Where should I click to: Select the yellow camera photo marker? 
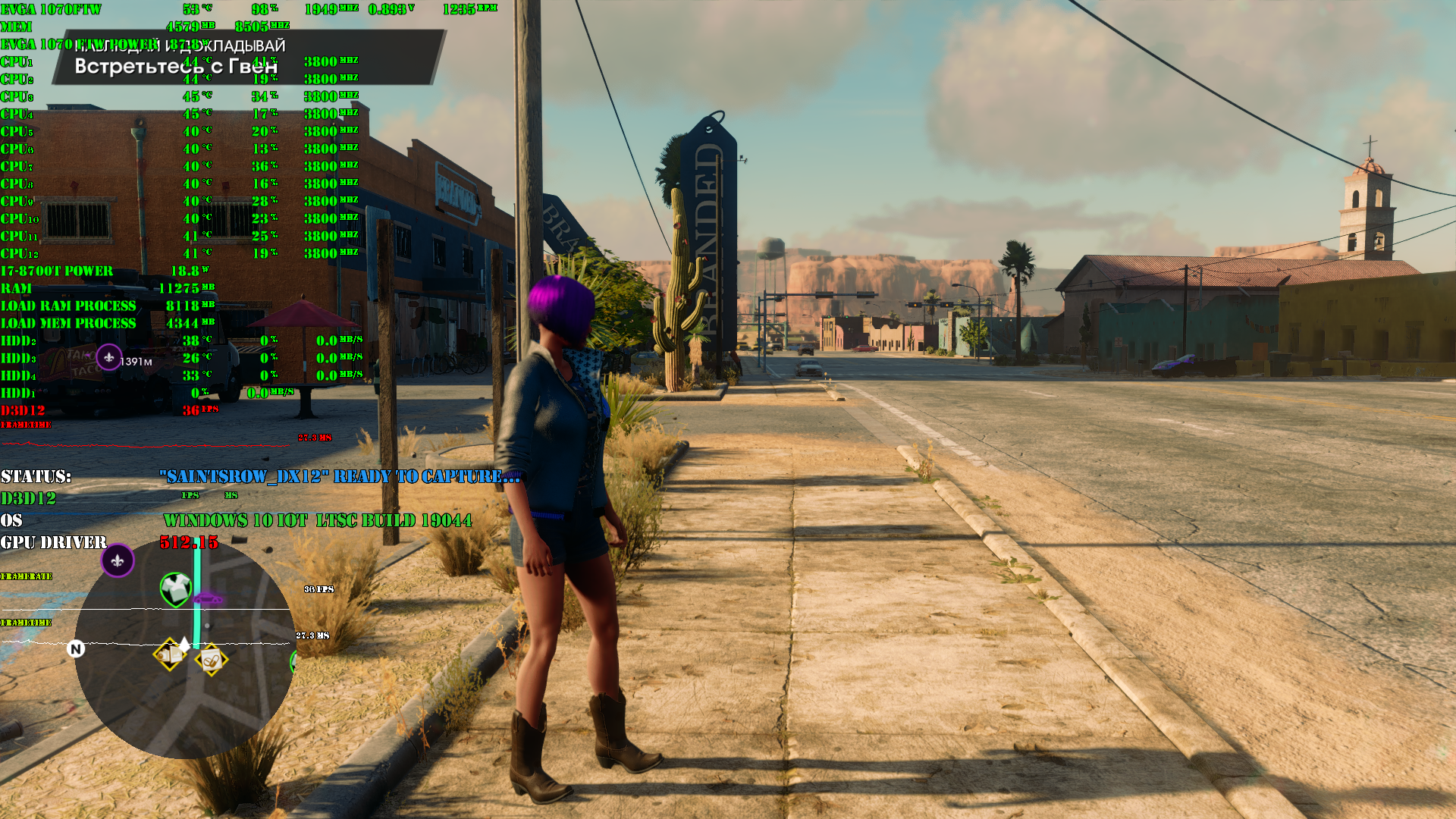click(x=170, y=653)
